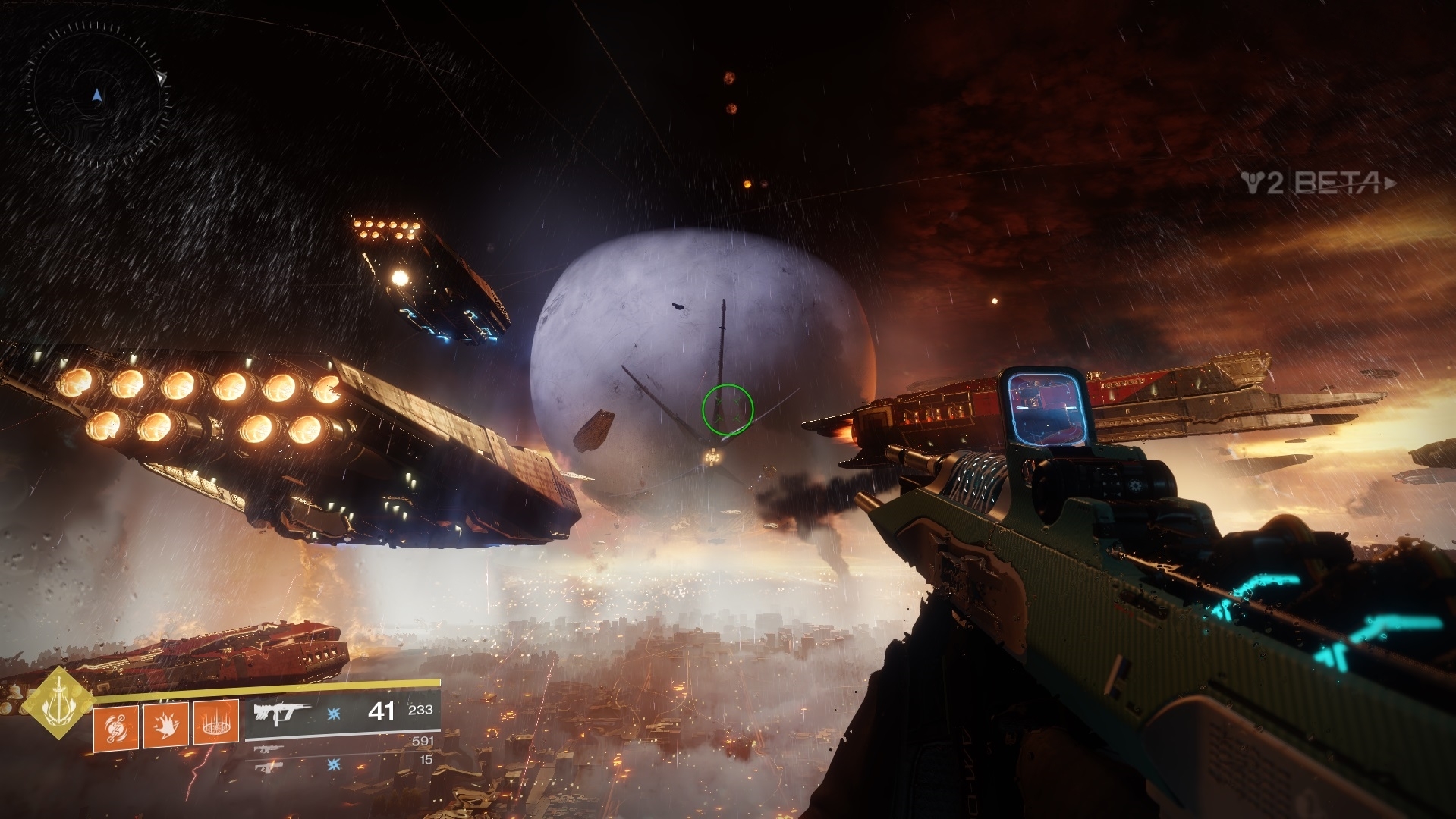Click the circular radar tracker
The width and height of the screenshot is (1456, 819).
(96, 96)
